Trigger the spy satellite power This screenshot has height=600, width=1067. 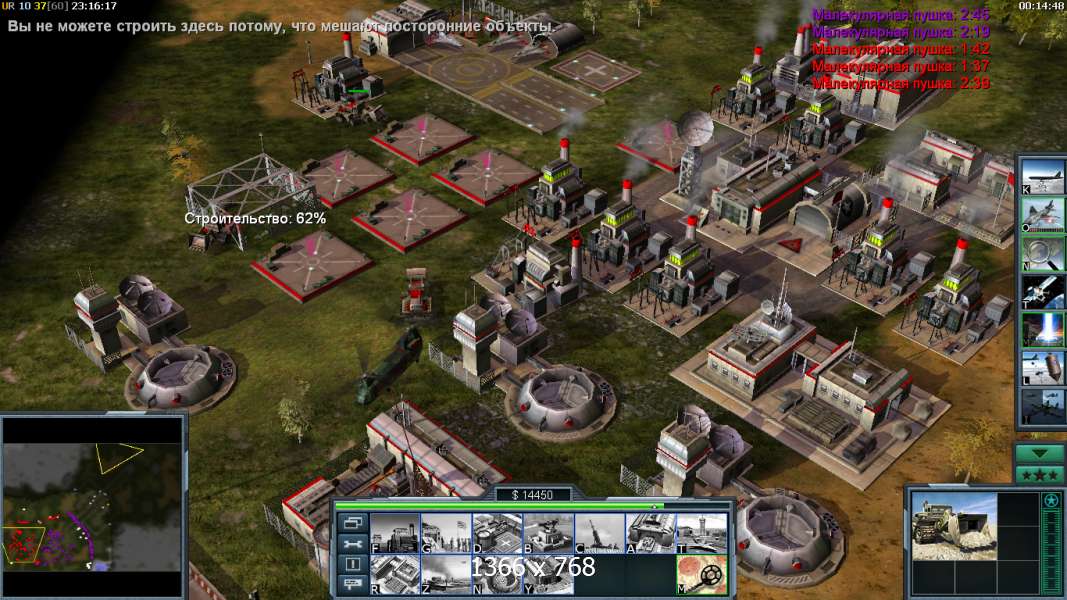point(1042,291)
